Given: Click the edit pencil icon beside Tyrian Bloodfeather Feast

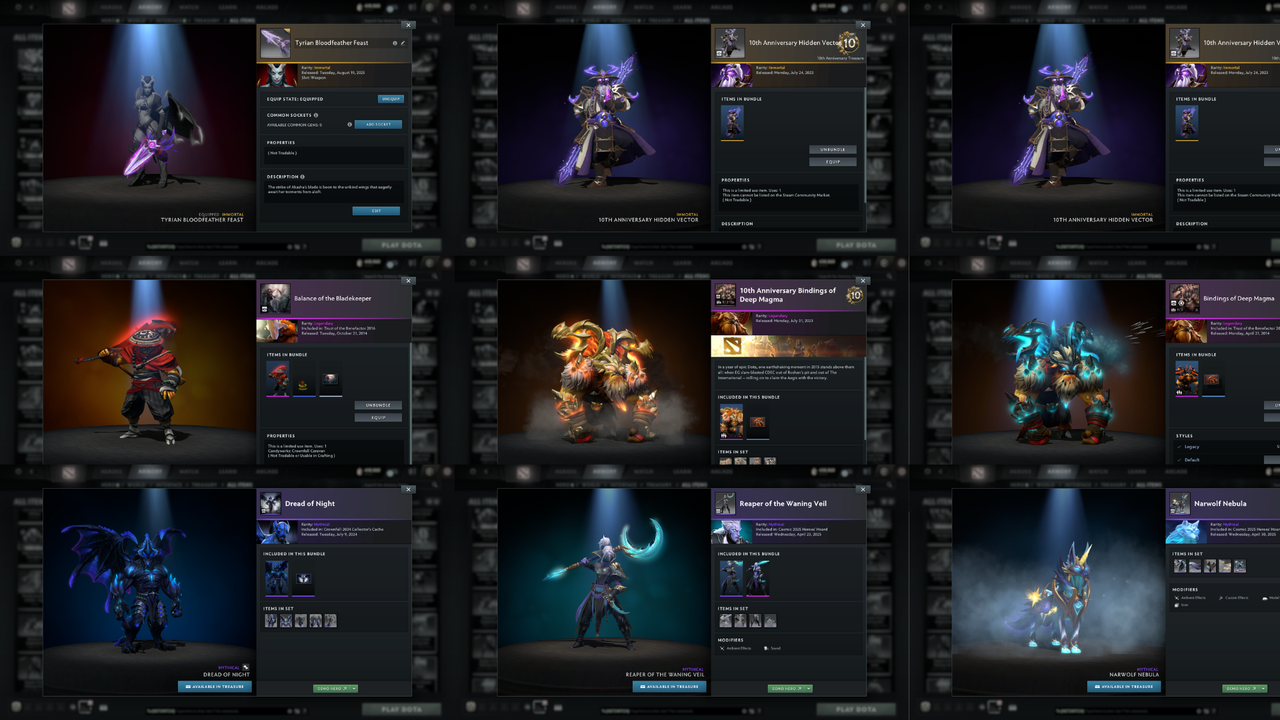Looking at the screenshot, I should point(403,43).
